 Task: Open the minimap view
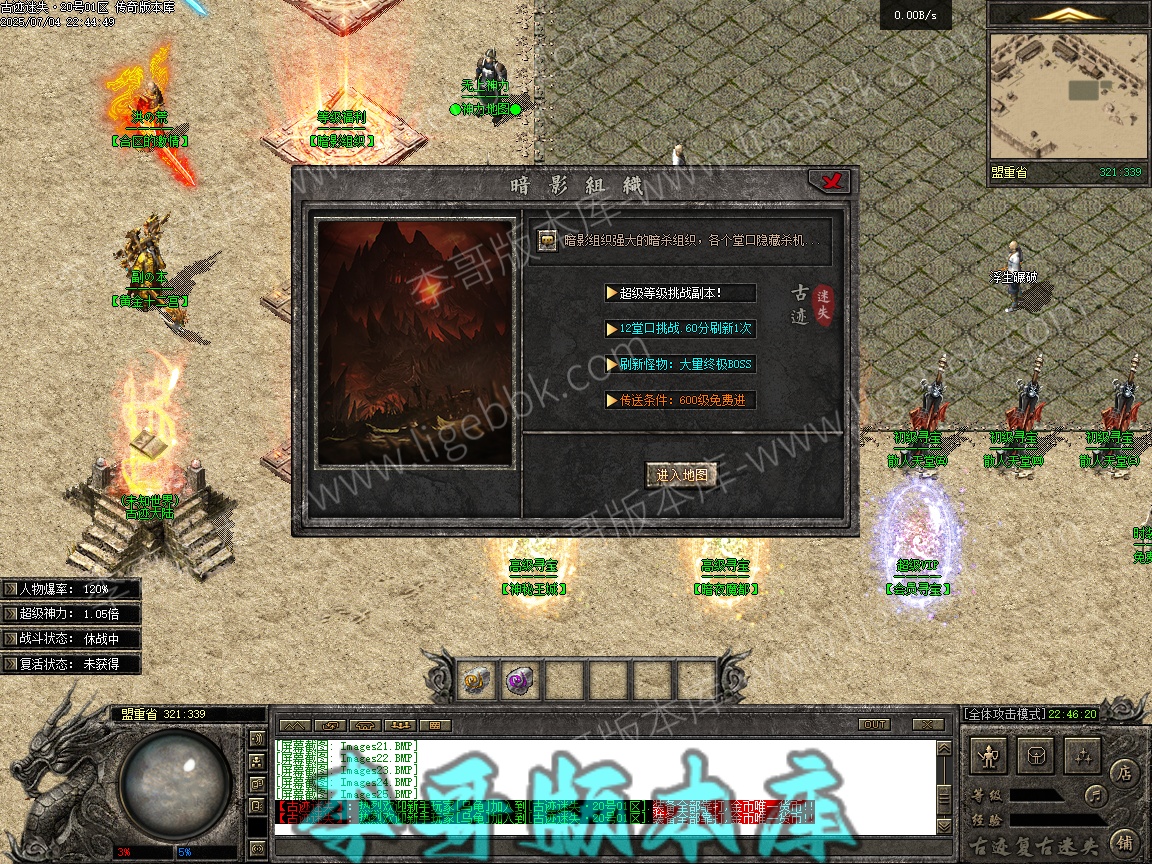(x=1068, y=95)
